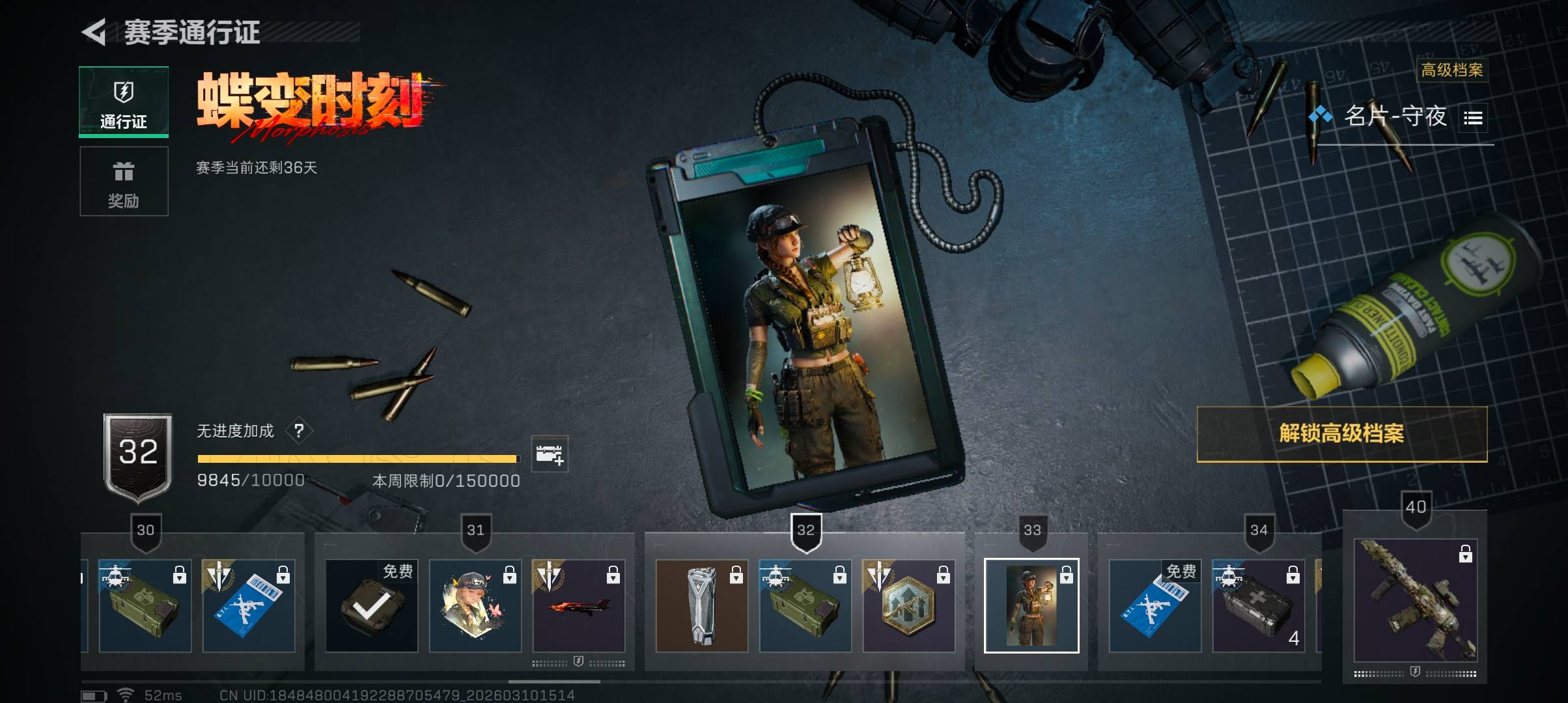The width and height of the screenshot is (1568, 703).
Task: Pick the gold hexagon badge reward
Action: [908, 606]
